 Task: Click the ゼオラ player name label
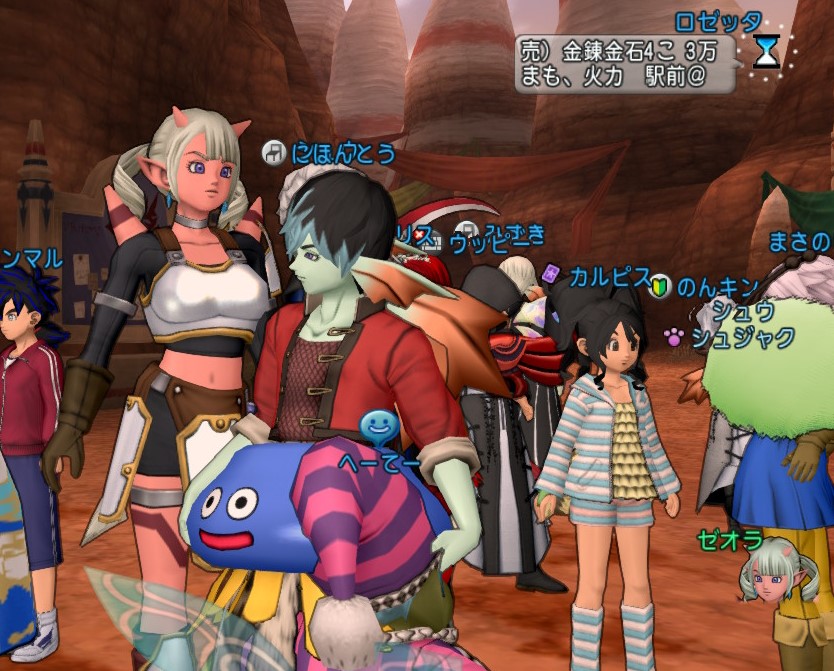pyautogui.click(x=730, y=542)
